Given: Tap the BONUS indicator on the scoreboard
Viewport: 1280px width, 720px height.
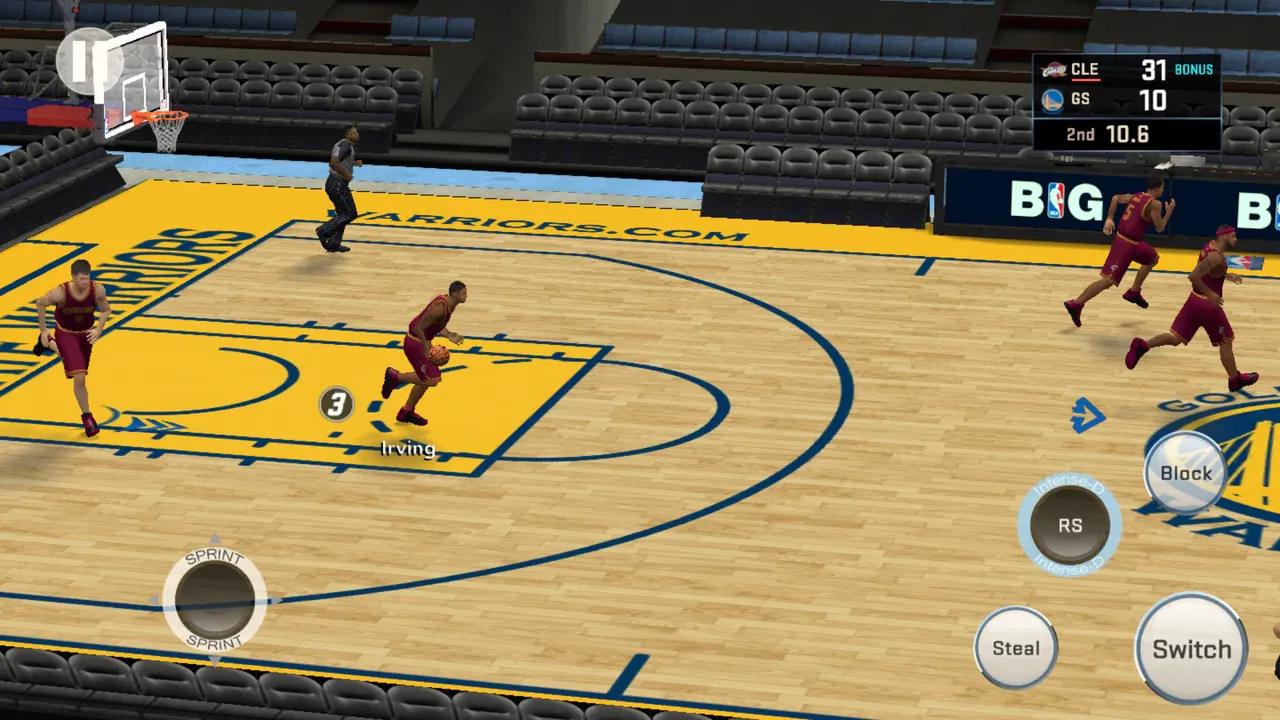Looking at the screenshot, I should pyautogui.click(x=1193, y=69).
